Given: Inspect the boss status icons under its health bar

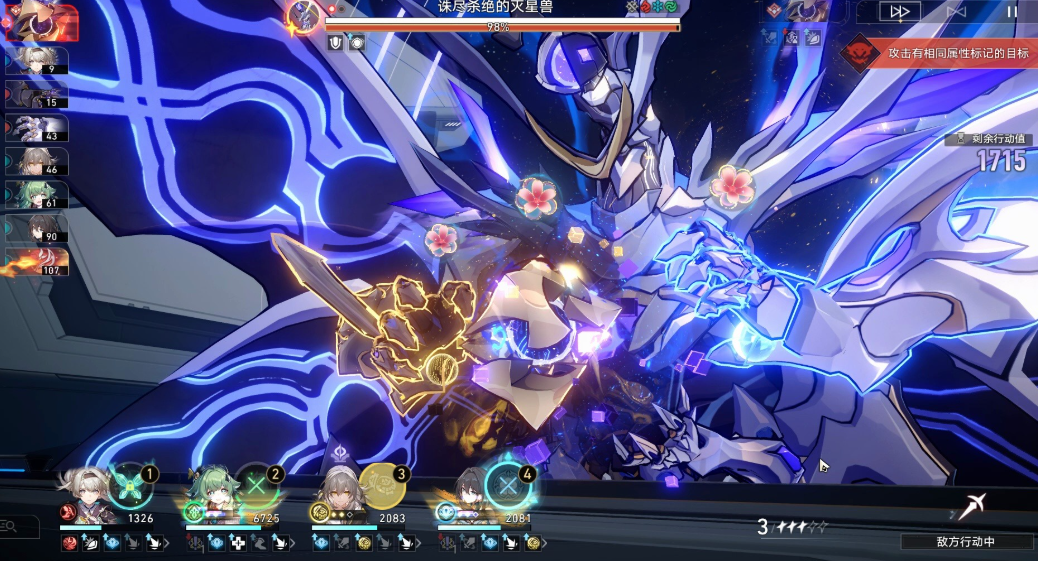Looking at the screenshot, I should [346, 42].
